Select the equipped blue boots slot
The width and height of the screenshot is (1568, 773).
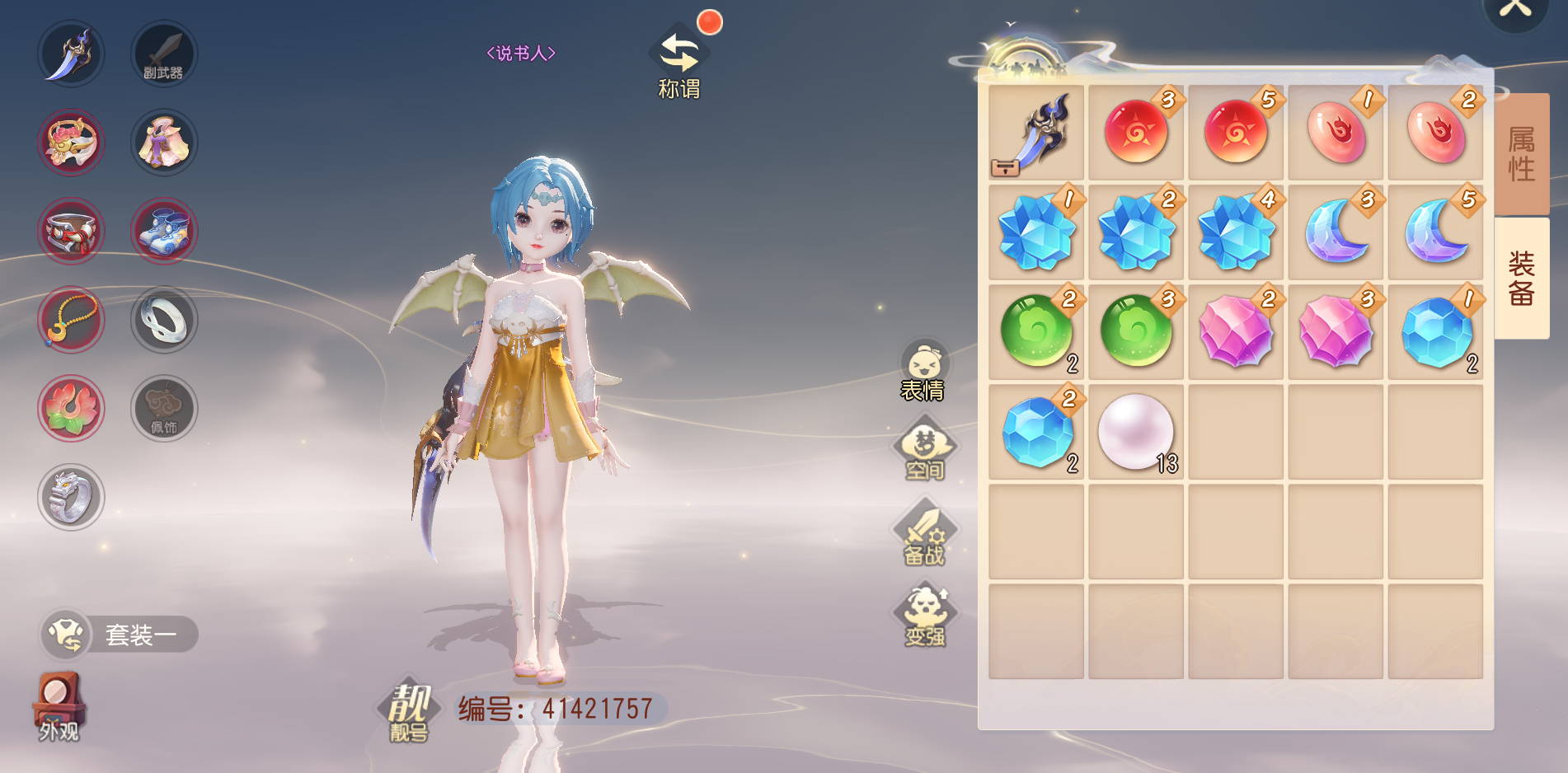click(164, 231)
